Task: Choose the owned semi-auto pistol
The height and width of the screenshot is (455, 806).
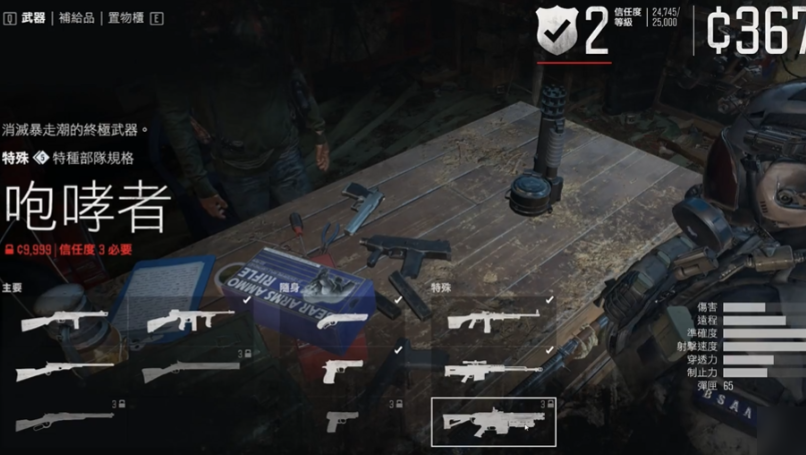Action: 342,371
